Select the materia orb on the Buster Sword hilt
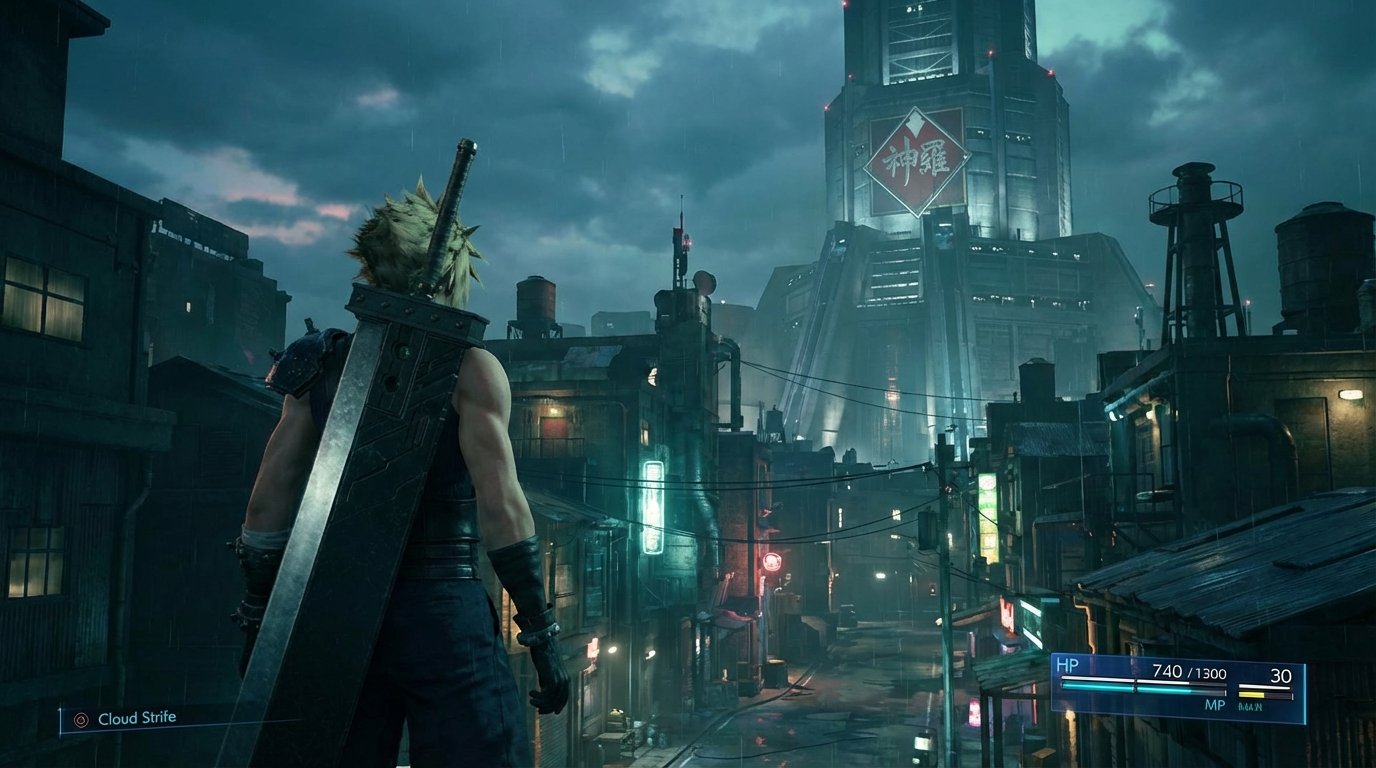1376x768 pixels. tap(404, 354)
